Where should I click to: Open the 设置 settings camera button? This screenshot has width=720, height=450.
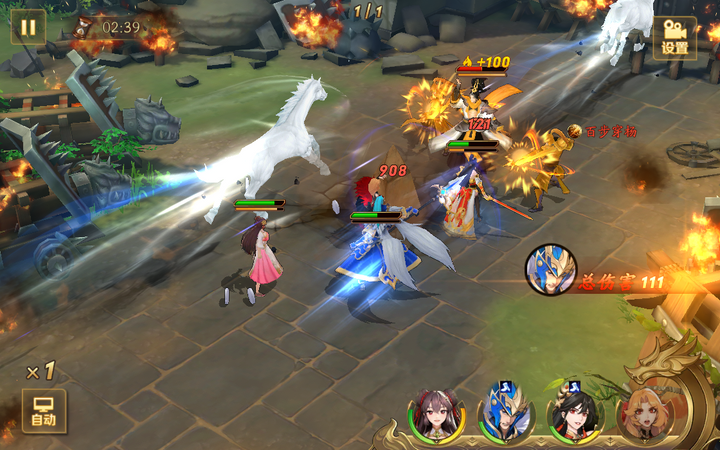[x=675, y=36]
